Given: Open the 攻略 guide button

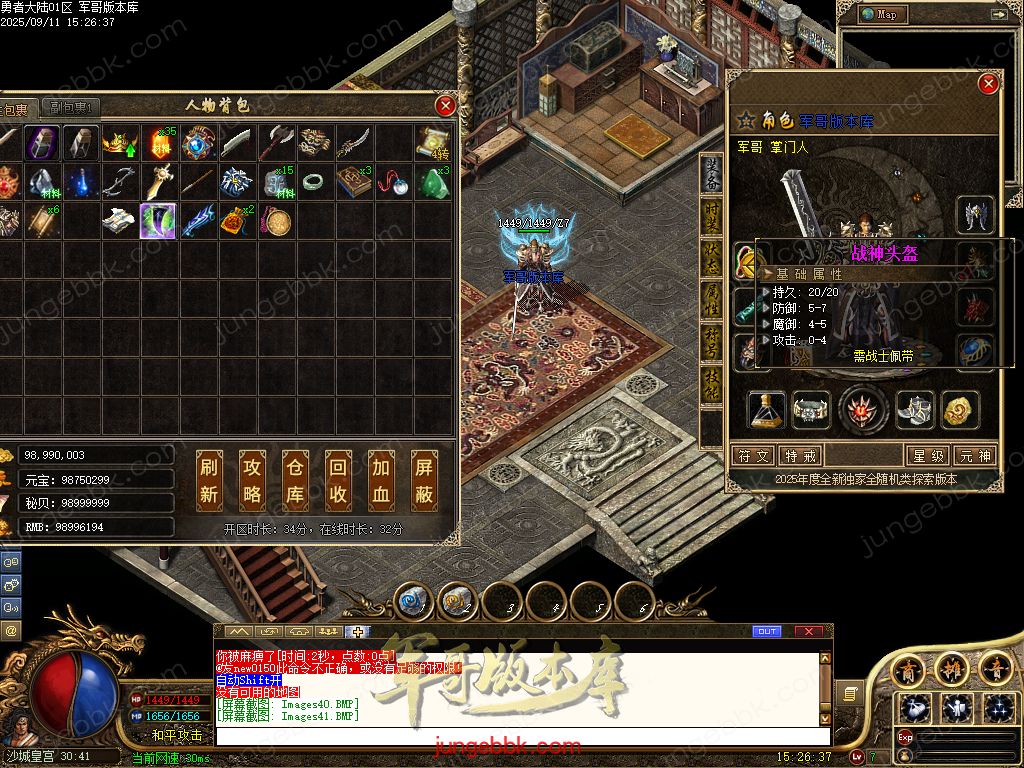Looking at the screenshot, I should pyautogui.click(x=252, y=480).
